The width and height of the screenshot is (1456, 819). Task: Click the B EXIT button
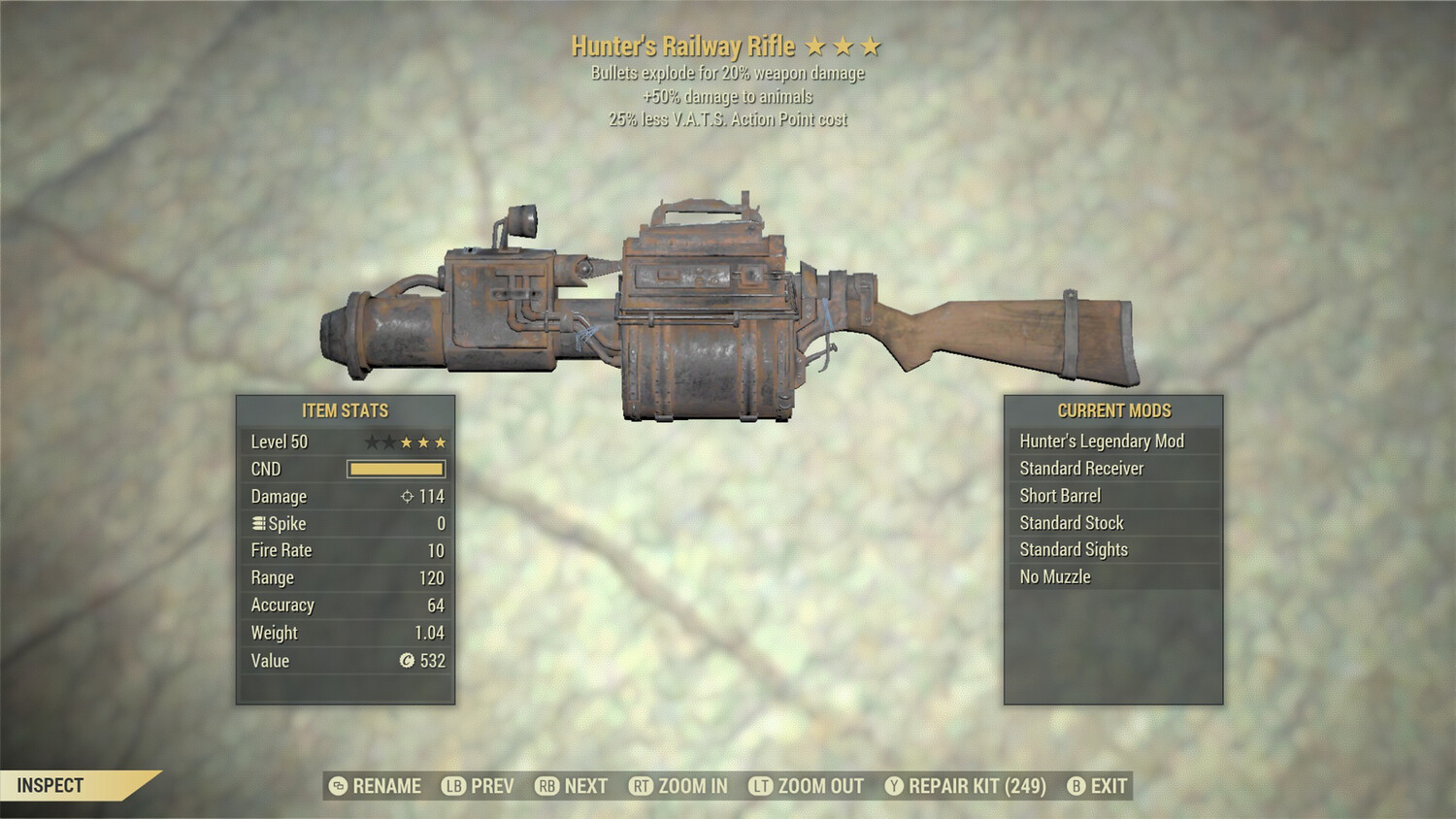point(1097,786)
